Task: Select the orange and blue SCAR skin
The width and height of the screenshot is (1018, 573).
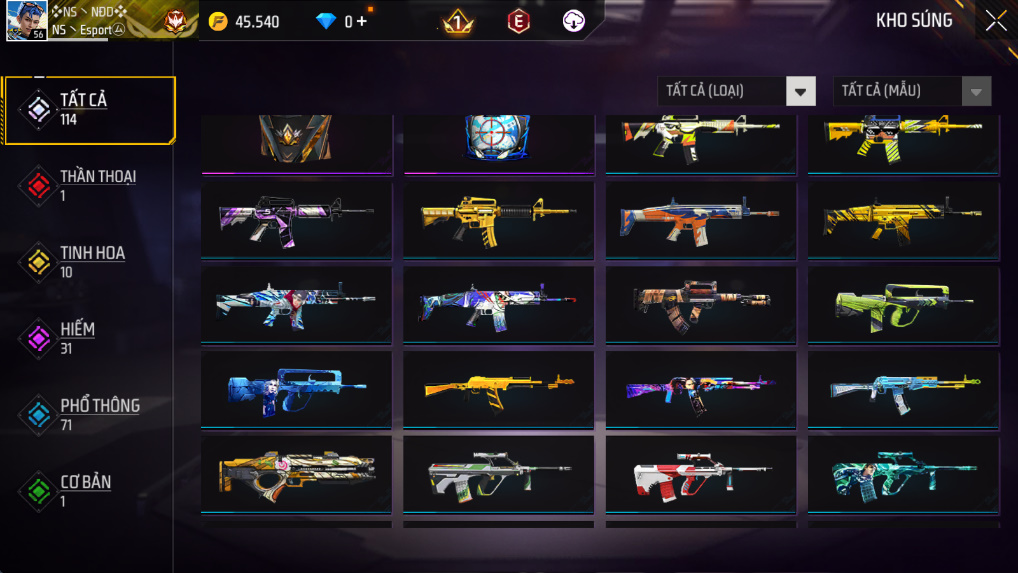Action: 700,218
